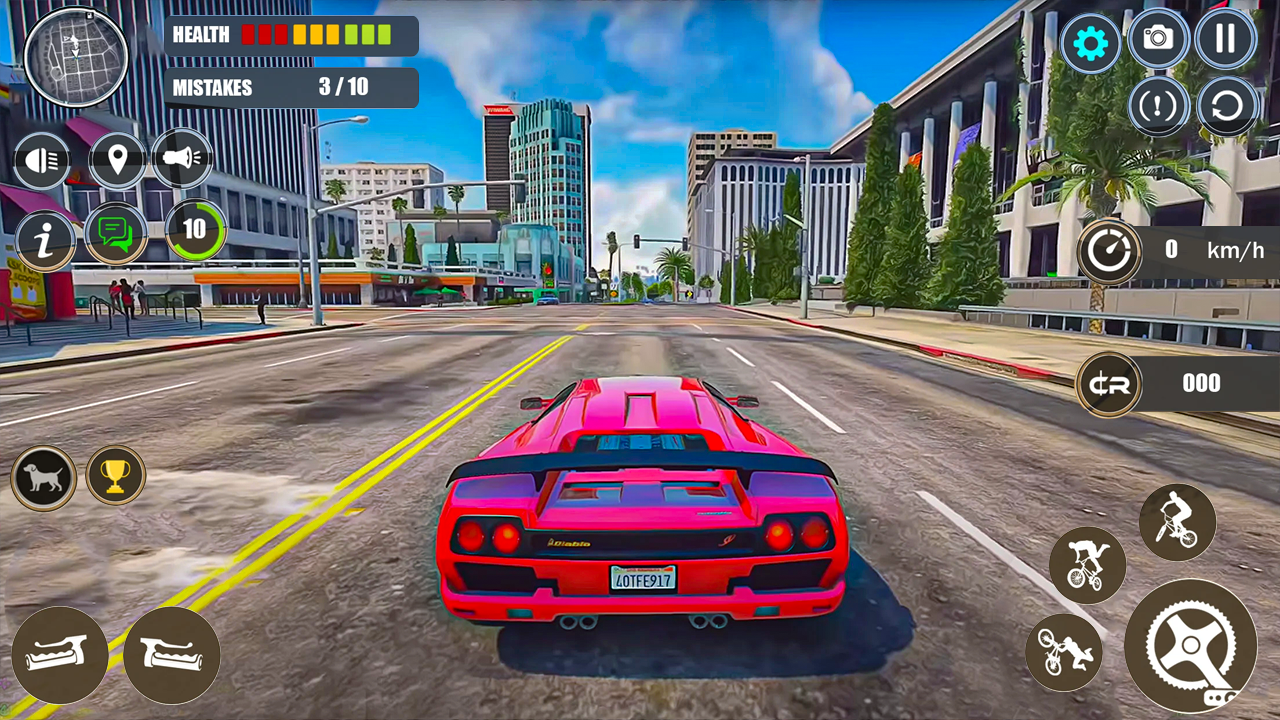Open the info panel

click(x=44, y=239)
